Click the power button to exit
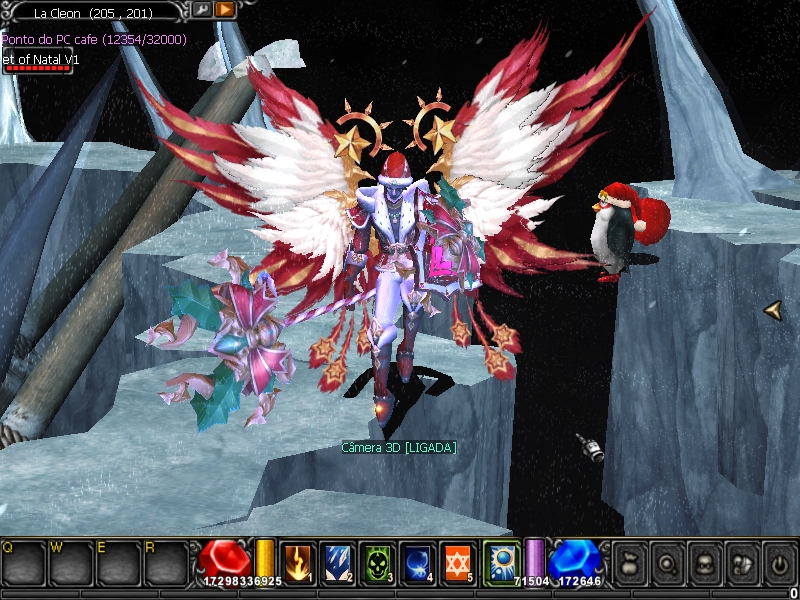Image resolution: width=800 pixels, height=600 pixels. point(779,562)
